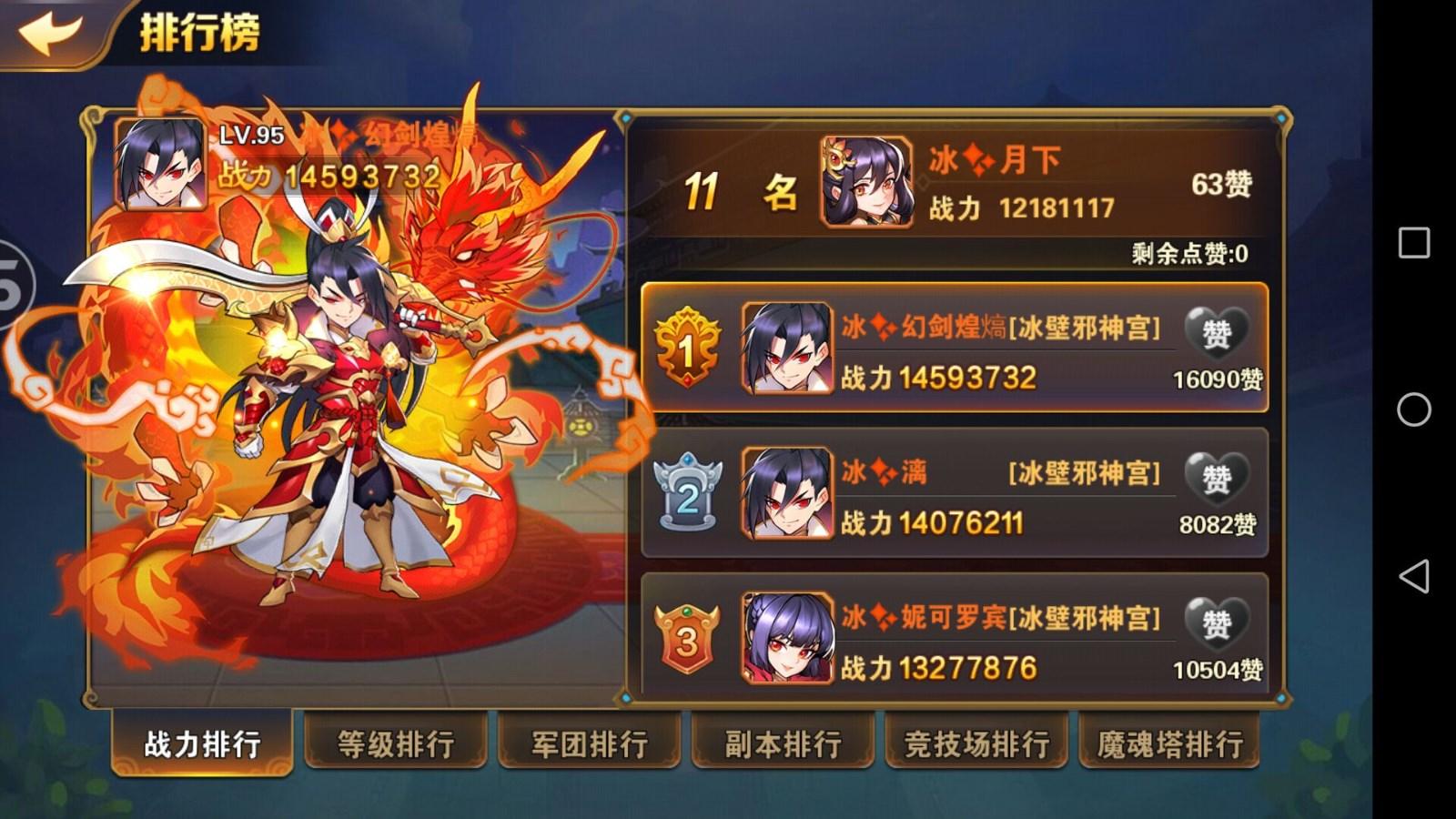The width and height of the screenshot is (1456, 819).
Task: Click the silver rank 2 medal badge
Action: click(x=687, y=490)
